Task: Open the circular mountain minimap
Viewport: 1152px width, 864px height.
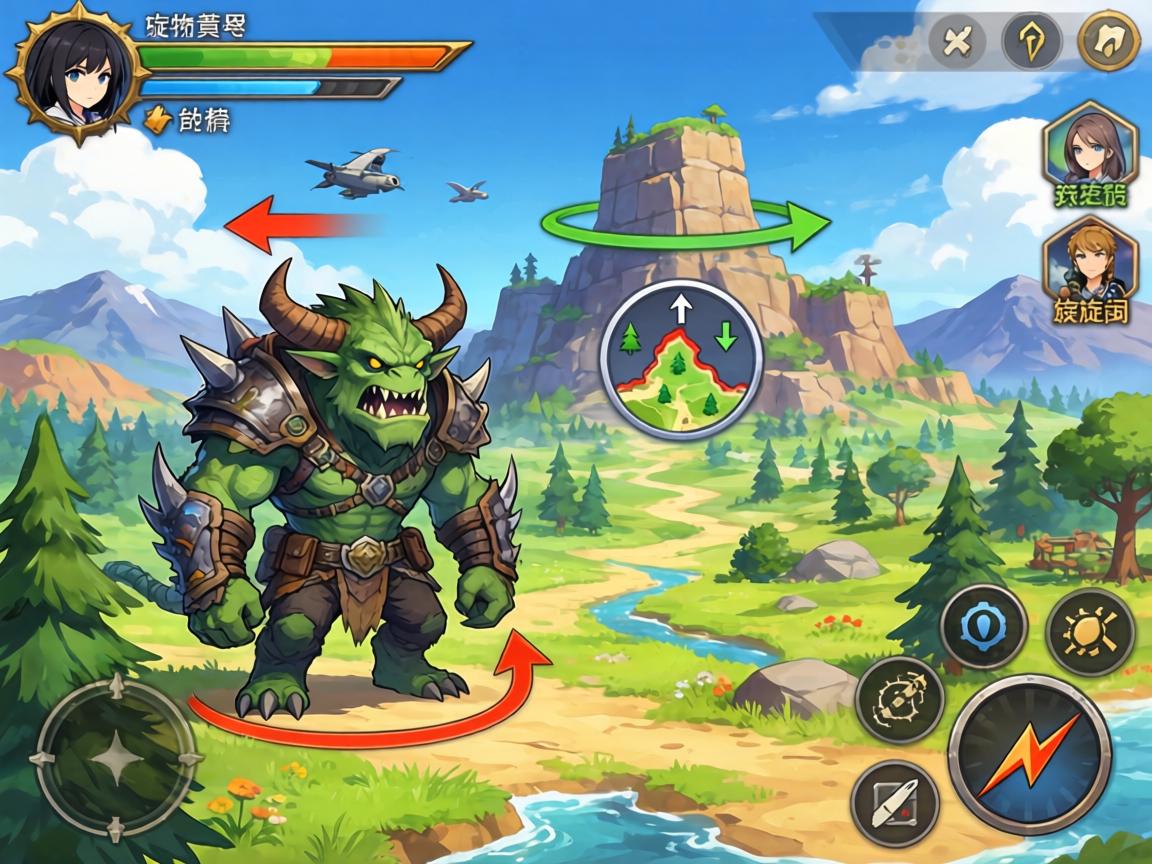Action: [x=681, y=360]
